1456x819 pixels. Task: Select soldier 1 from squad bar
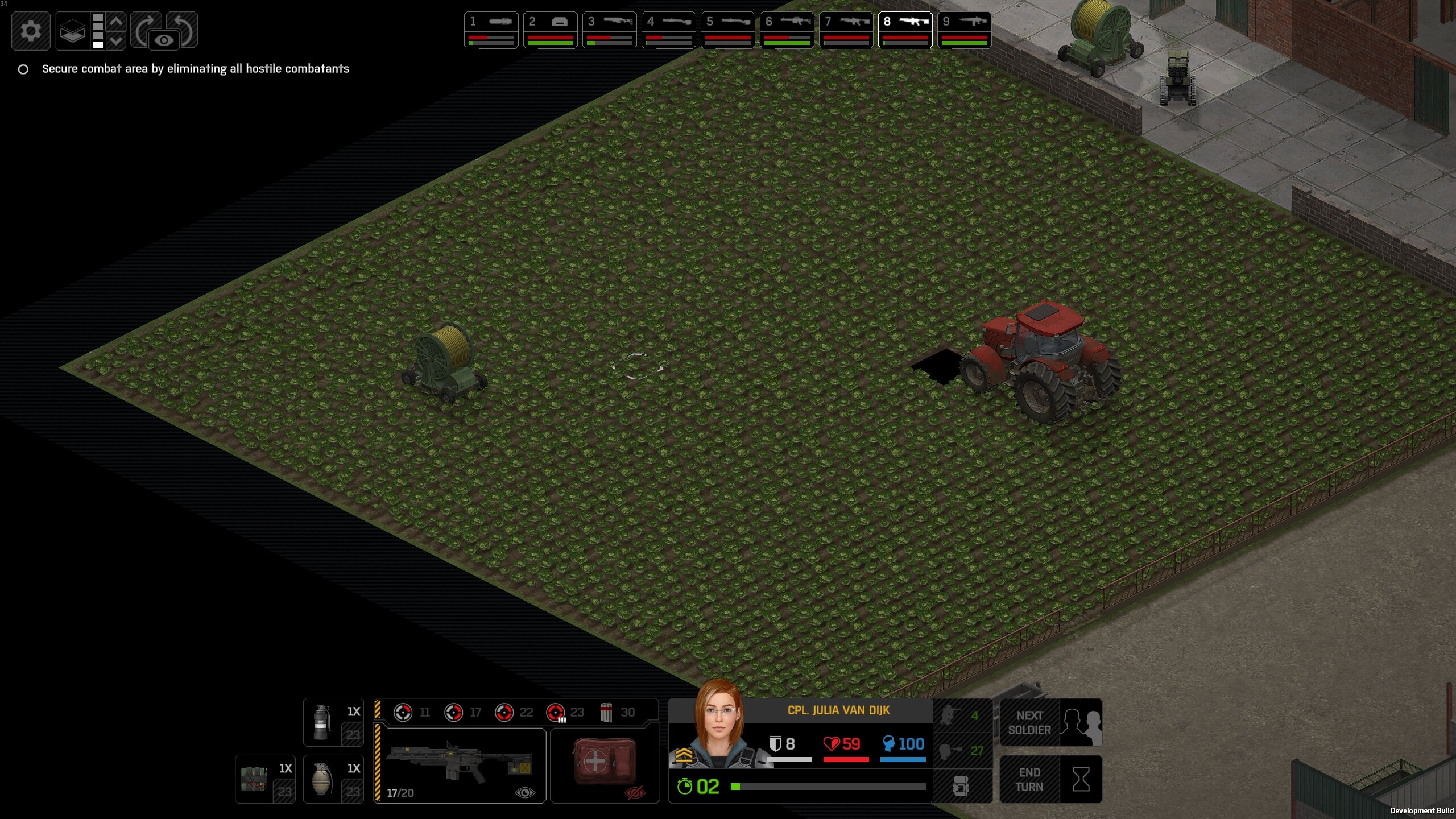point(491,30)
